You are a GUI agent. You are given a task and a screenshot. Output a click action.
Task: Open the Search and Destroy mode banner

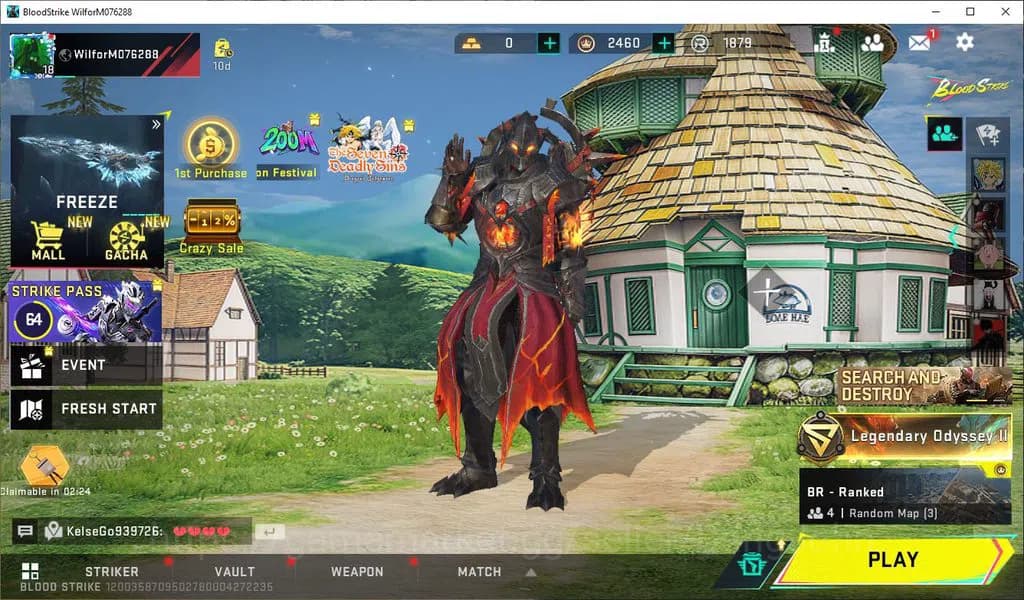tap(924, 385)
